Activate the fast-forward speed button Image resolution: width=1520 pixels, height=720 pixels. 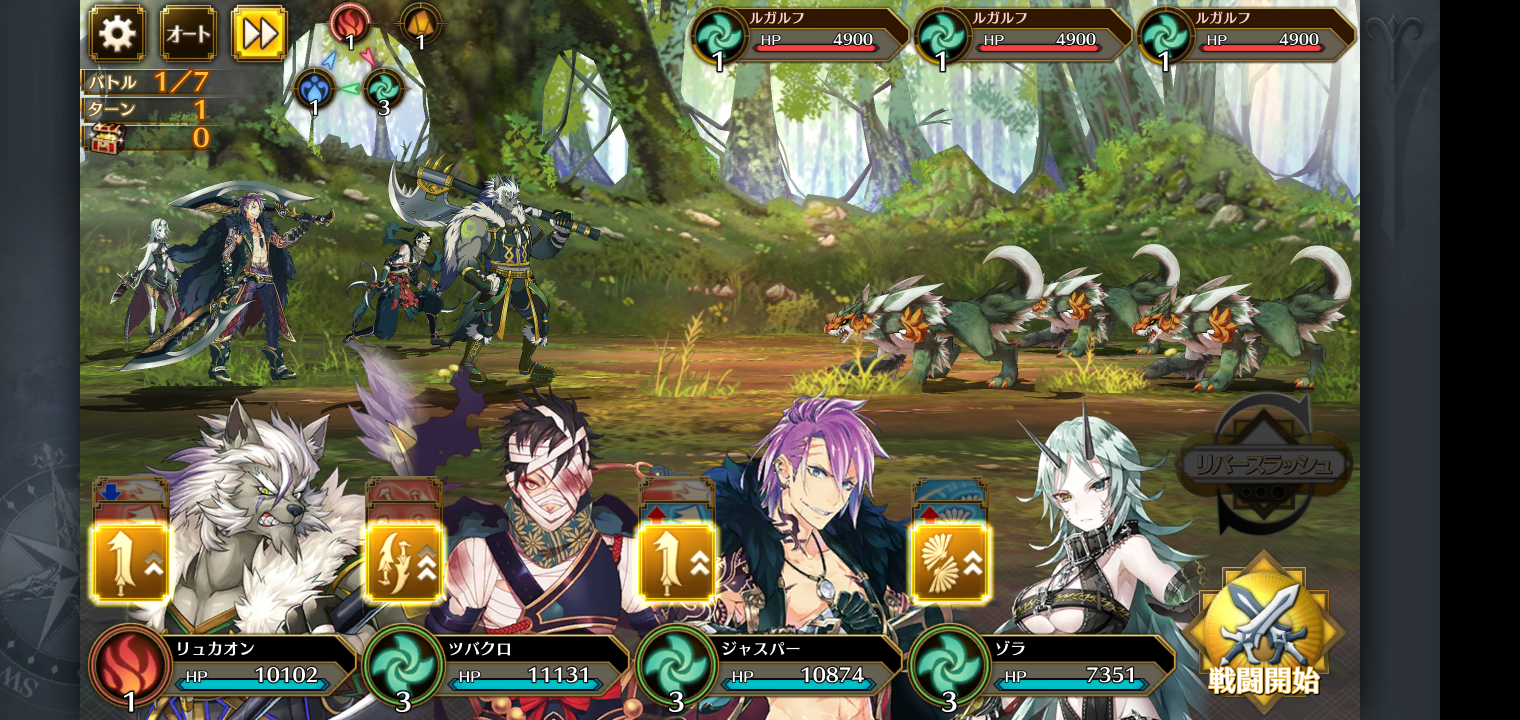tap(259, 34)
